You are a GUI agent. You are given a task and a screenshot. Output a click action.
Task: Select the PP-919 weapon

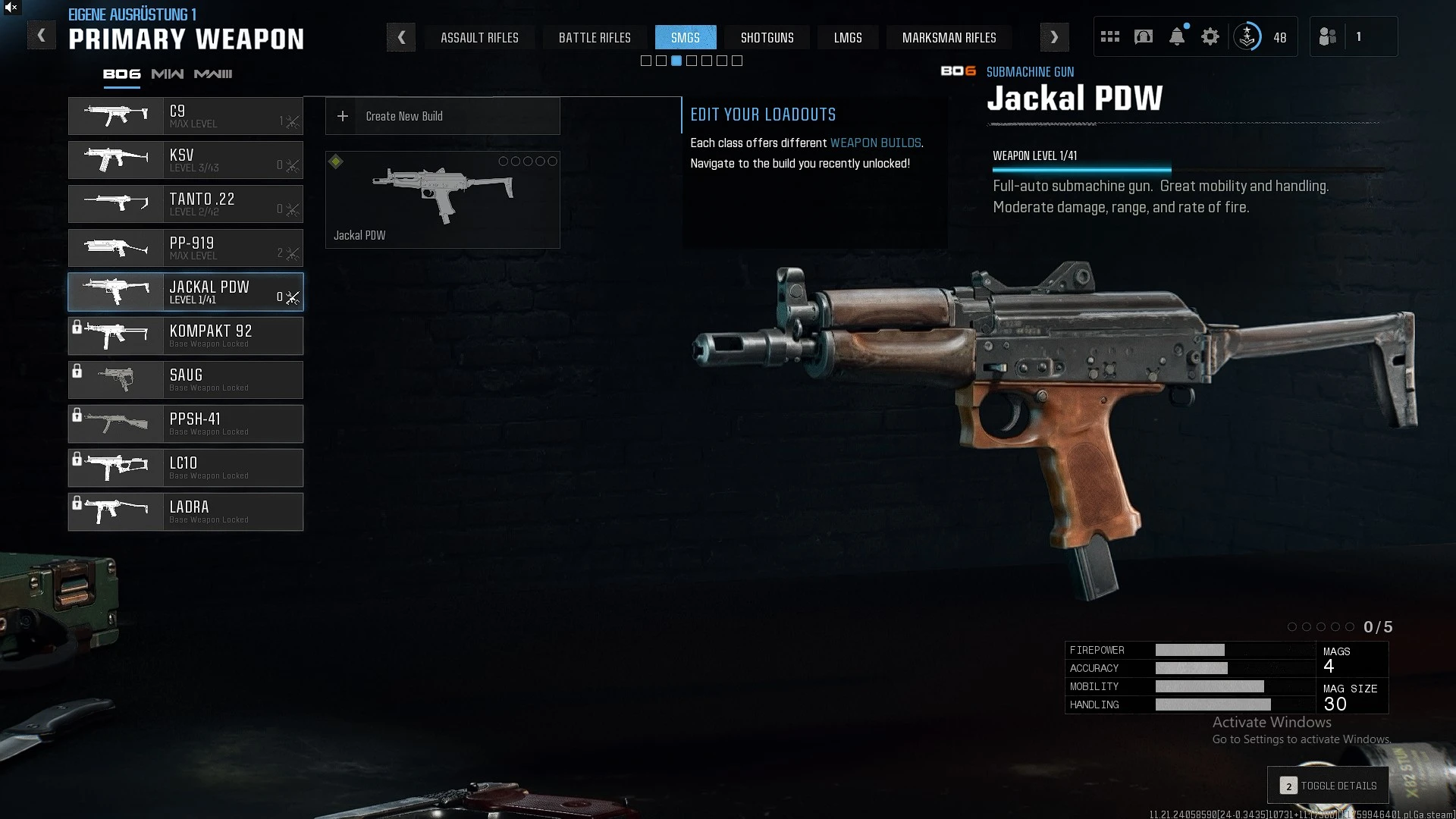186,248
